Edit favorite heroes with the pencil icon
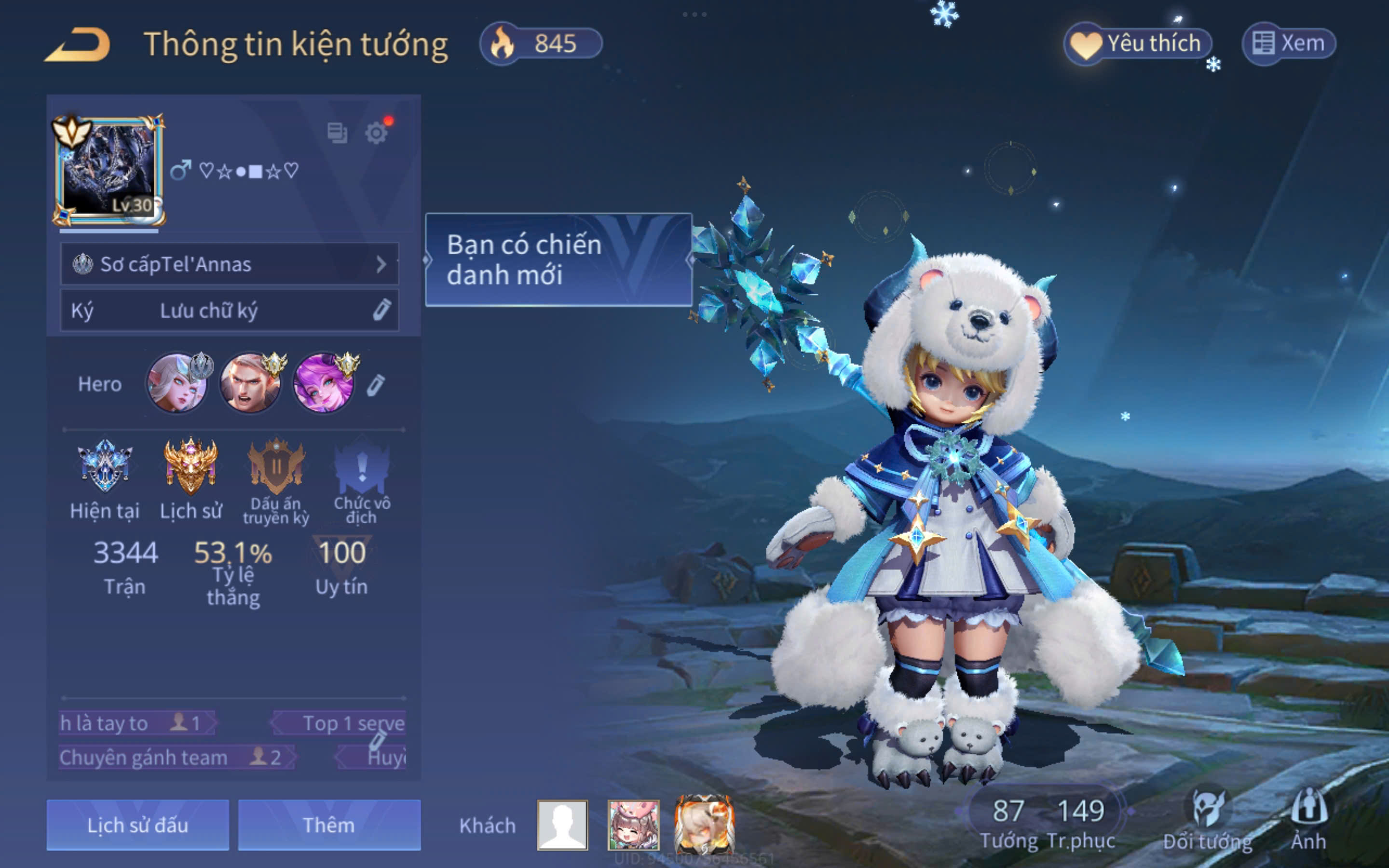 click(x=376, y=385)
